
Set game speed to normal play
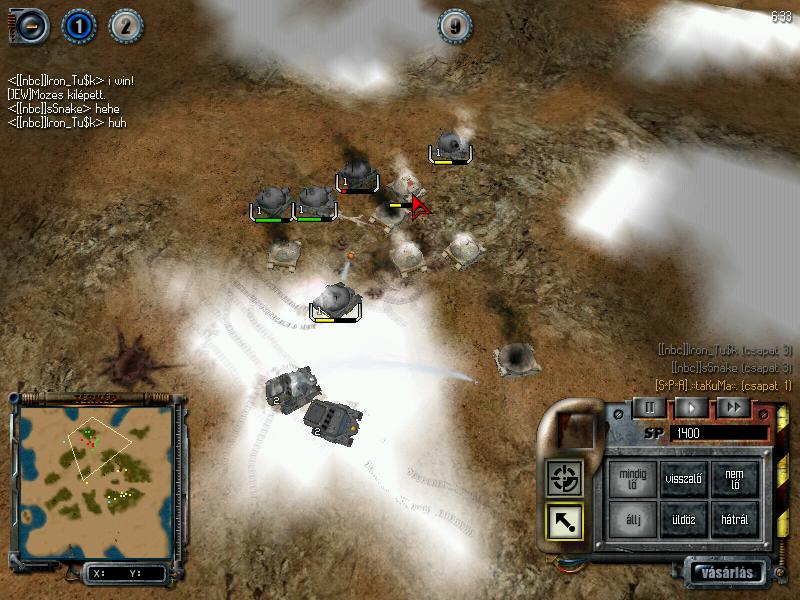tap(690, 407)
